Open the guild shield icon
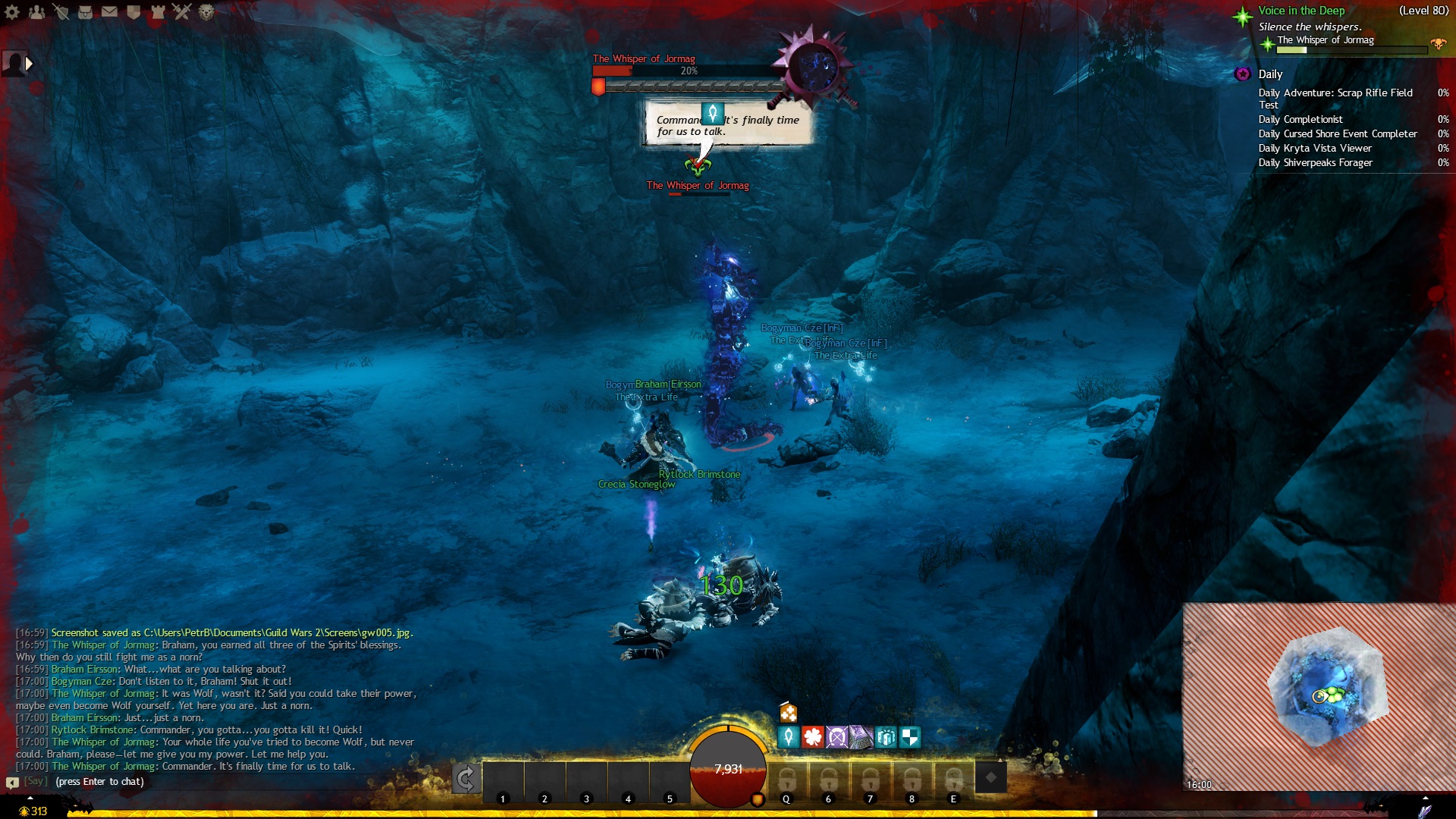 [133, 11]
